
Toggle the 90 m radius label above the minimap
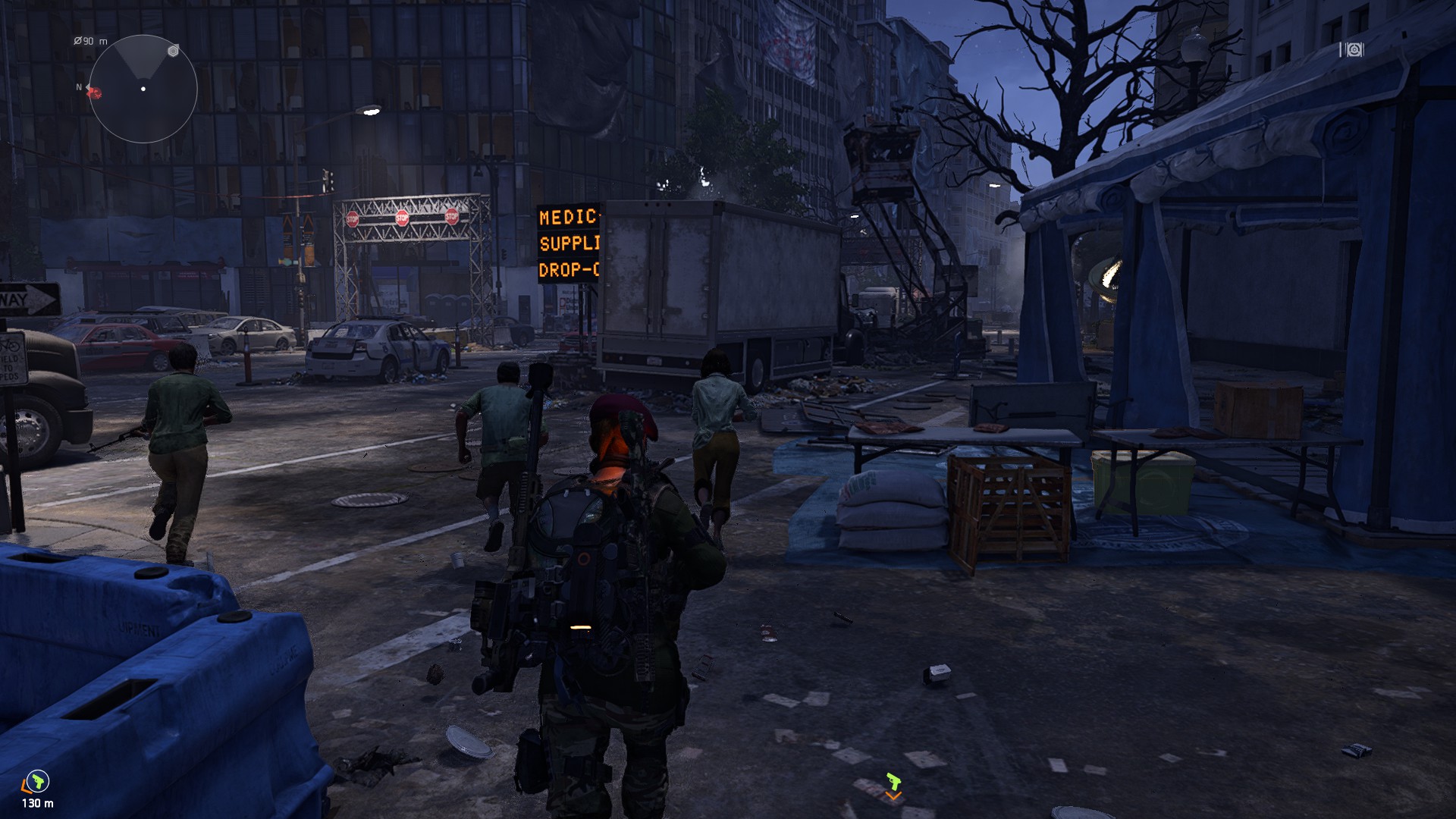coord(90,41)
